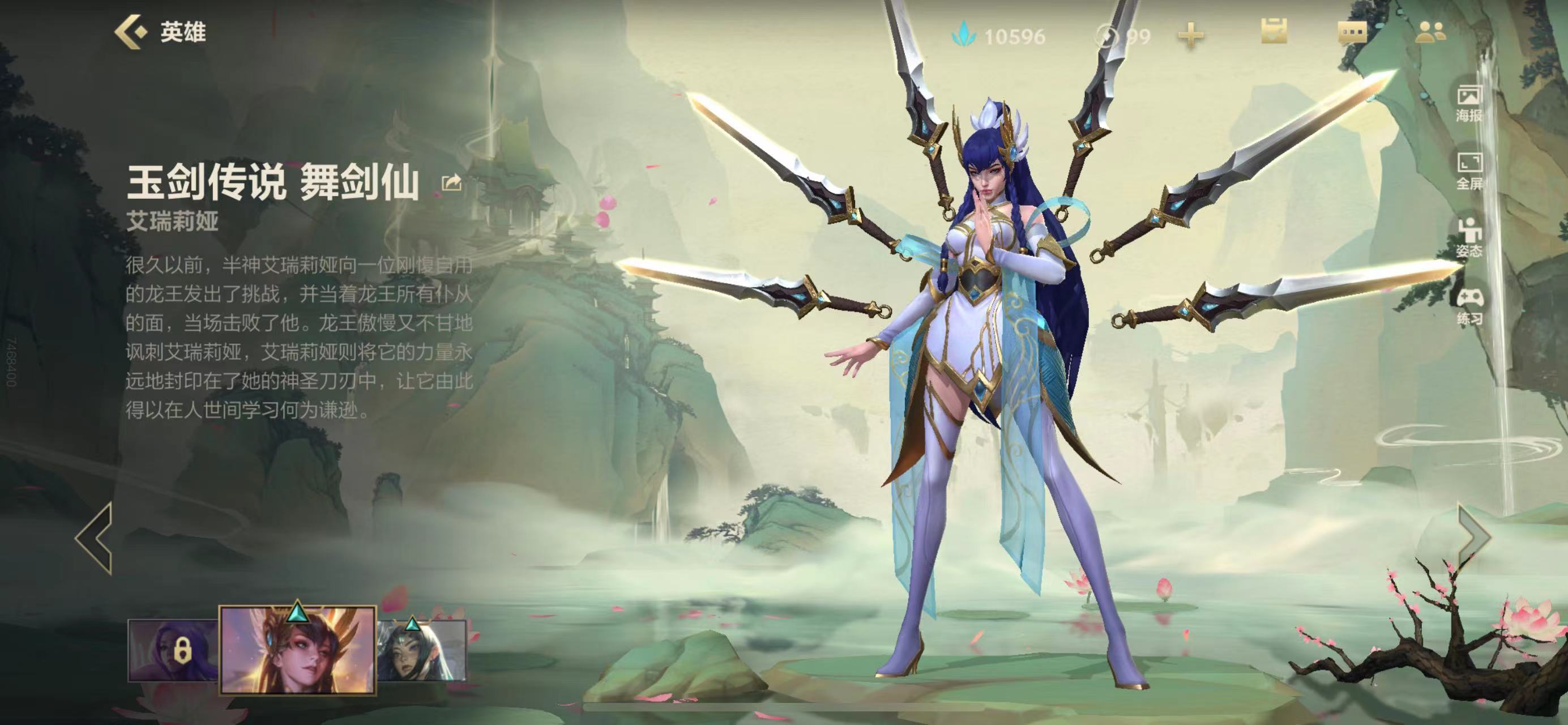The height and width of the screenshot is (725, 1568).
Task: Start 练习 practice mode
Action: pyautogui.click(x=1468, y=306)
